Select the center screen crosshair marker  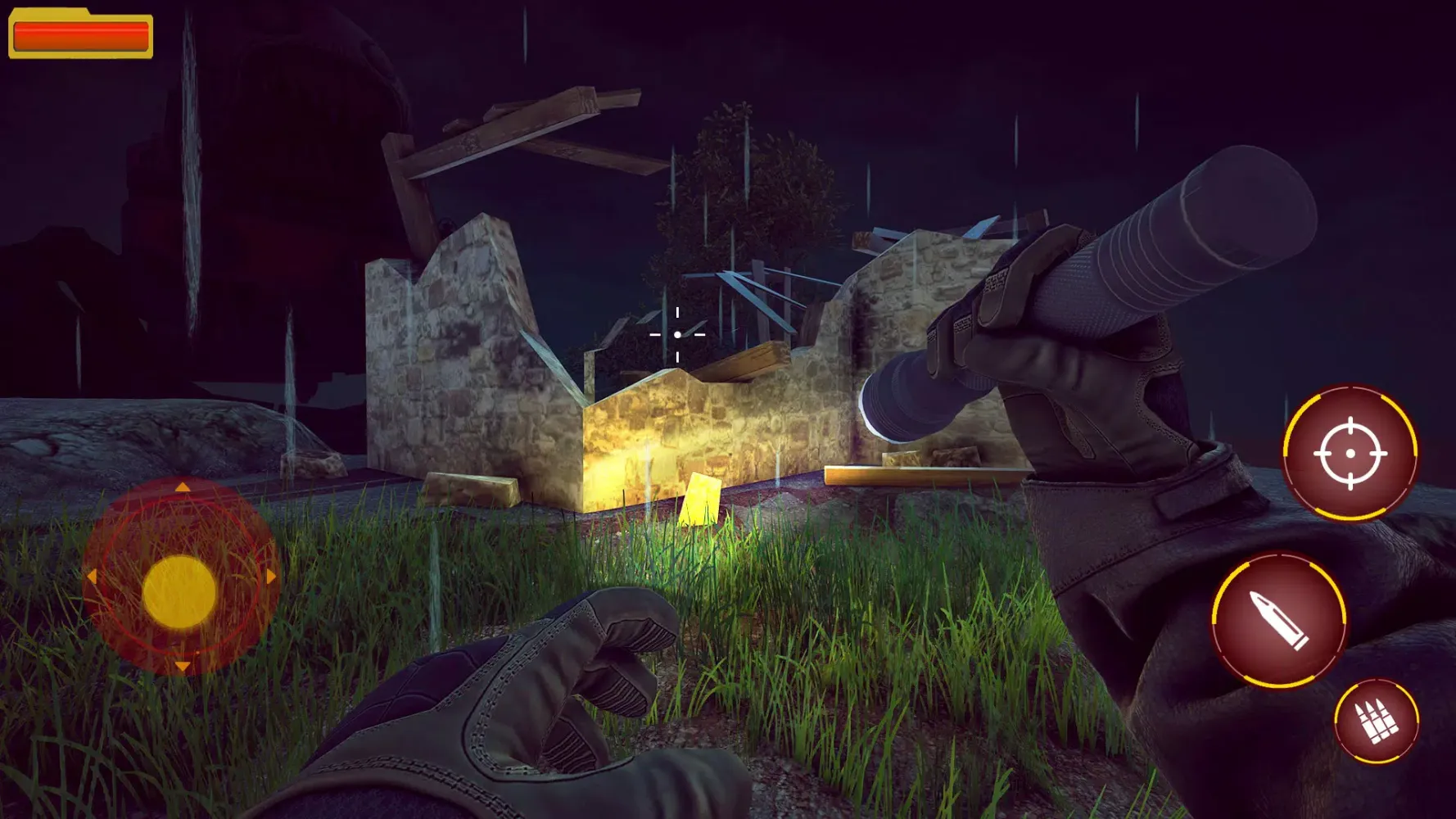[676, 334]
